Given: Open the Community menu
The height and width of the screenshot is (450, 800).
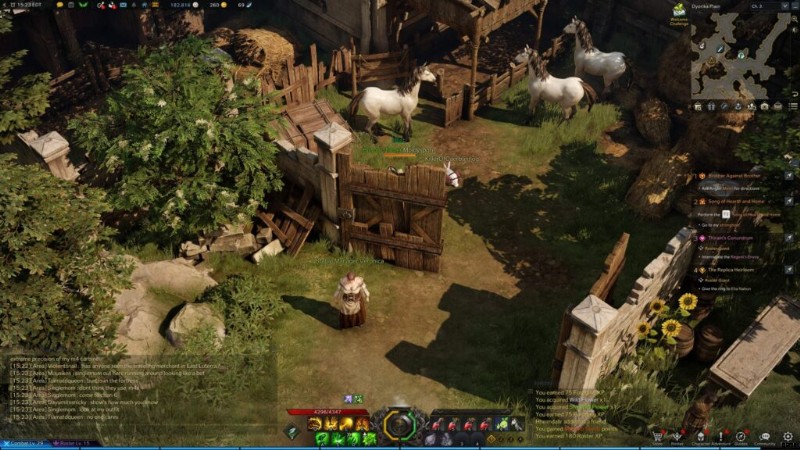Looking at the screenshot, I should 764,437.
